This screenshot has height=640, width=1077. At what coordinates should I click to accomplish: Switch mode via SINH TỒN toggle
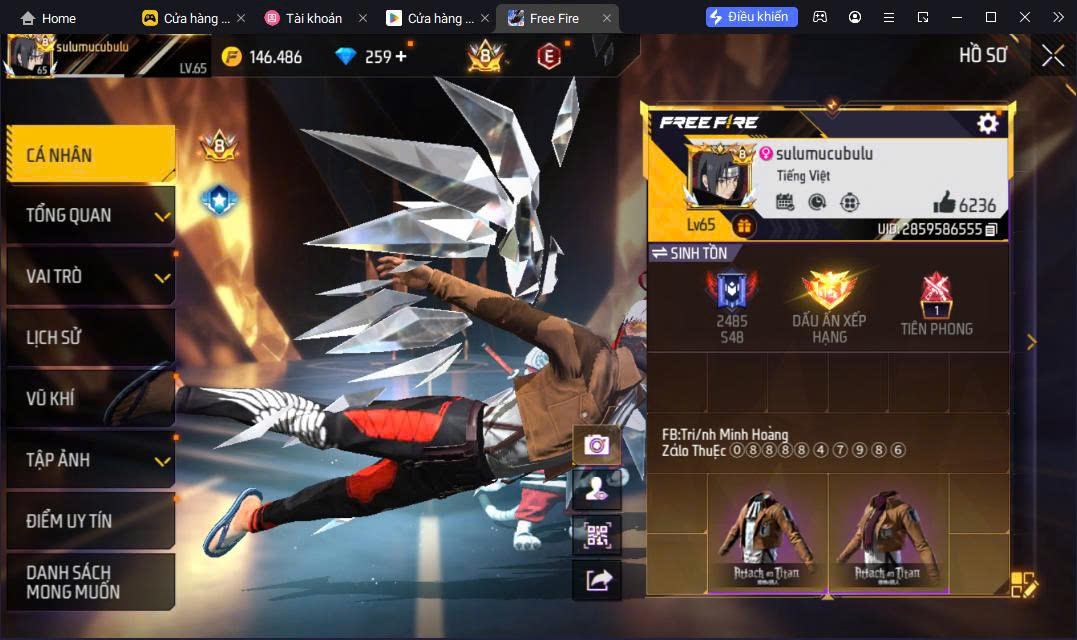[x=690, y=253]
